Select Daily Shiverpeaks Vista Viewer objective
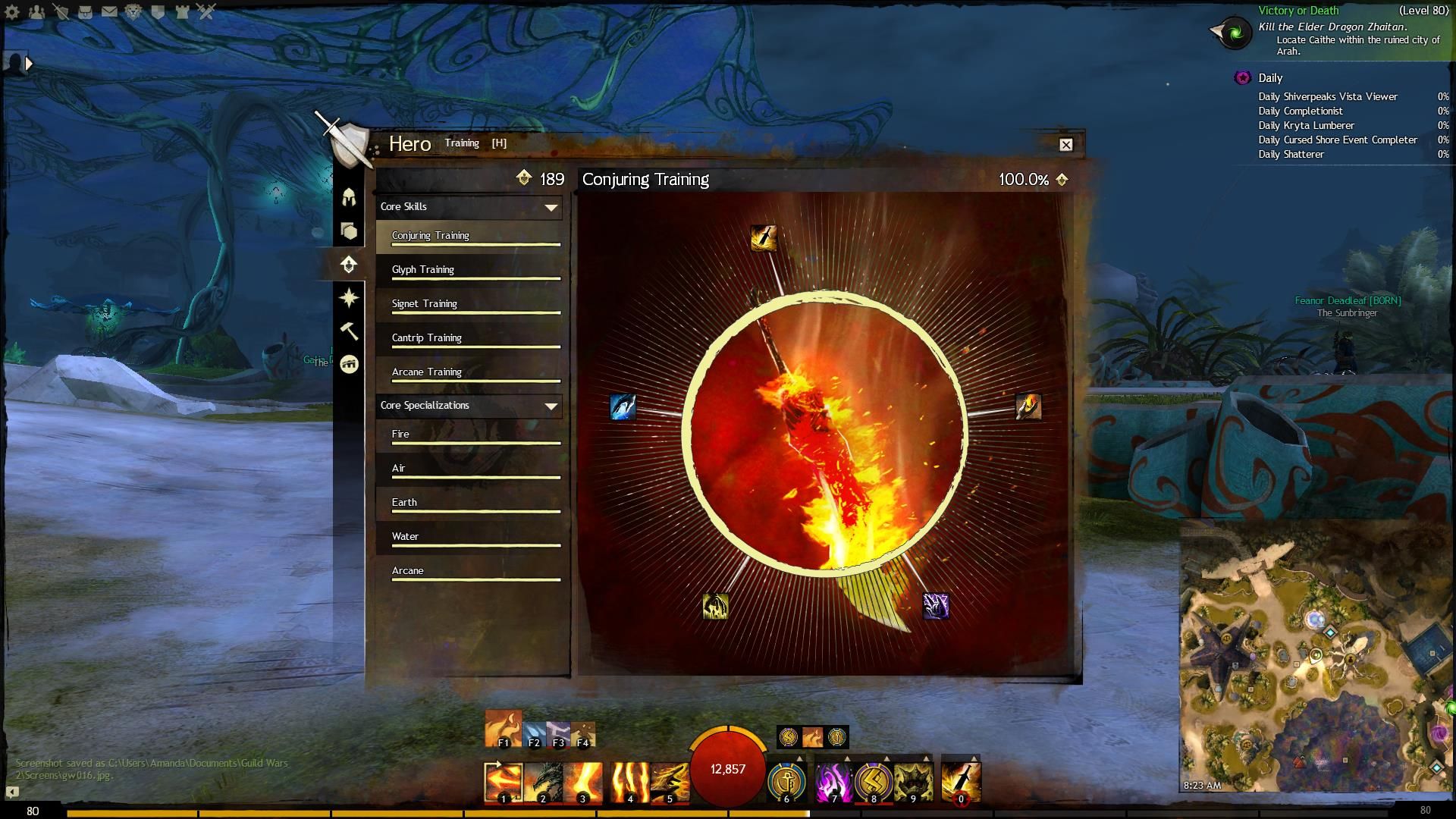1456x819 pixels. pos(1327,97)
